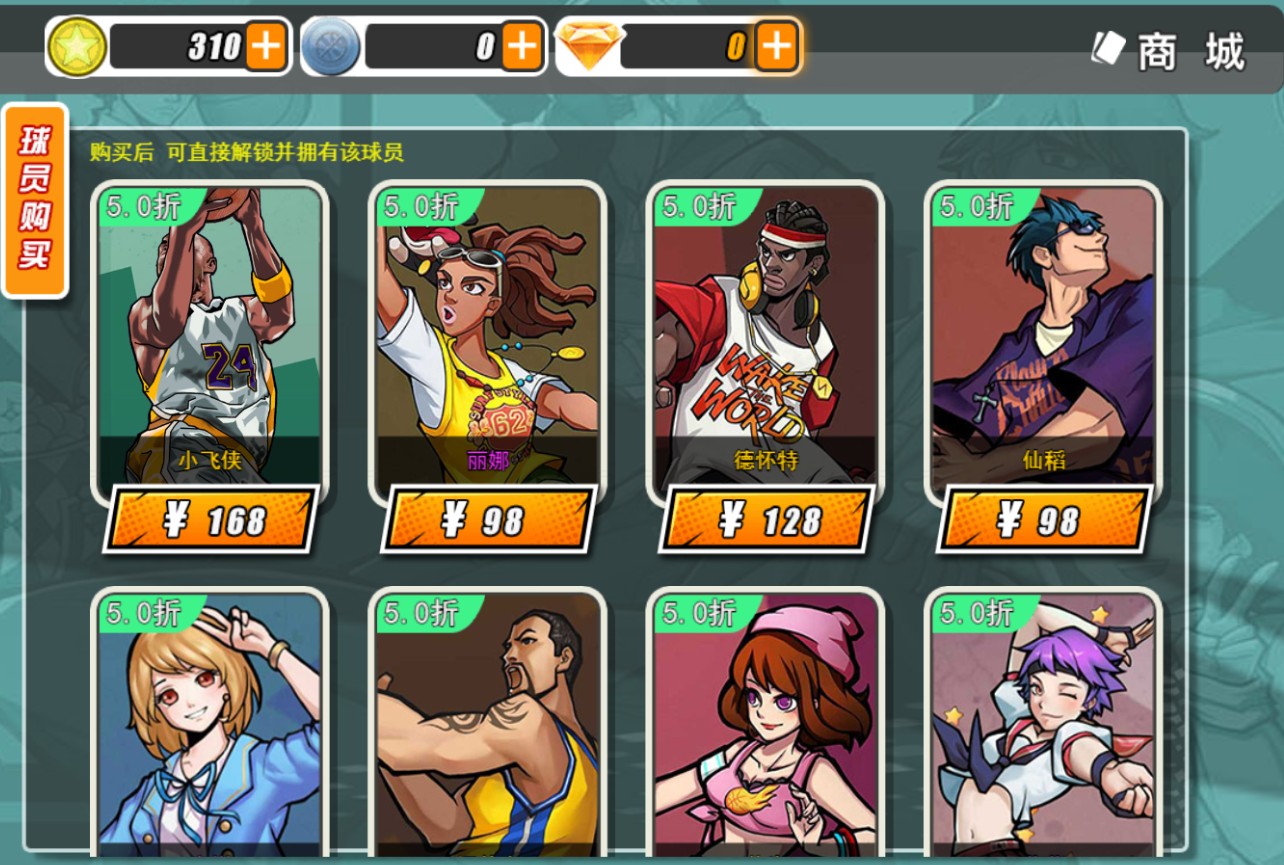This screenshot has width=1284, height=865.
Task: Add more orange diamonds
Action: [x=776, y=46]
